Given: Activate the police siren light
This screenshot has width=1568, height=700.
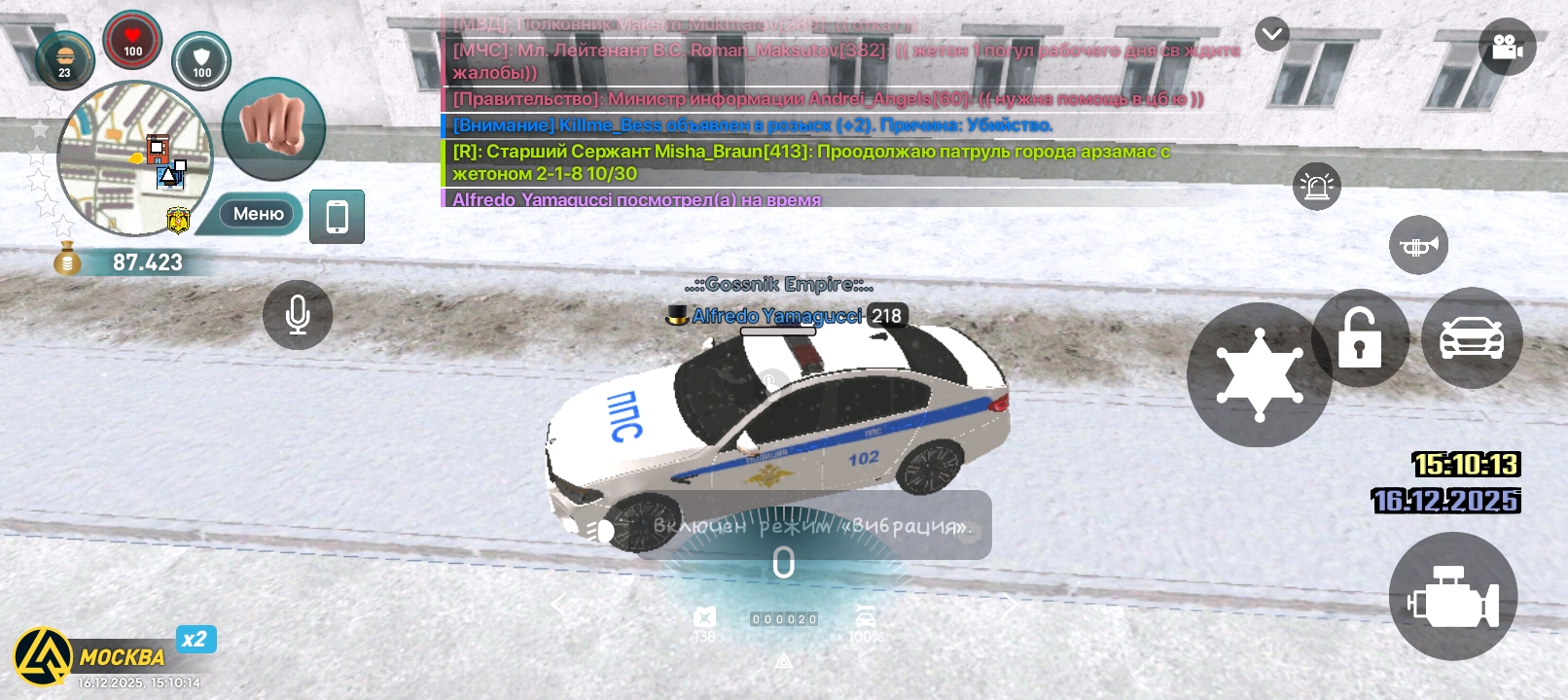Looking at the screenshot, I should tap(1317, 186).
